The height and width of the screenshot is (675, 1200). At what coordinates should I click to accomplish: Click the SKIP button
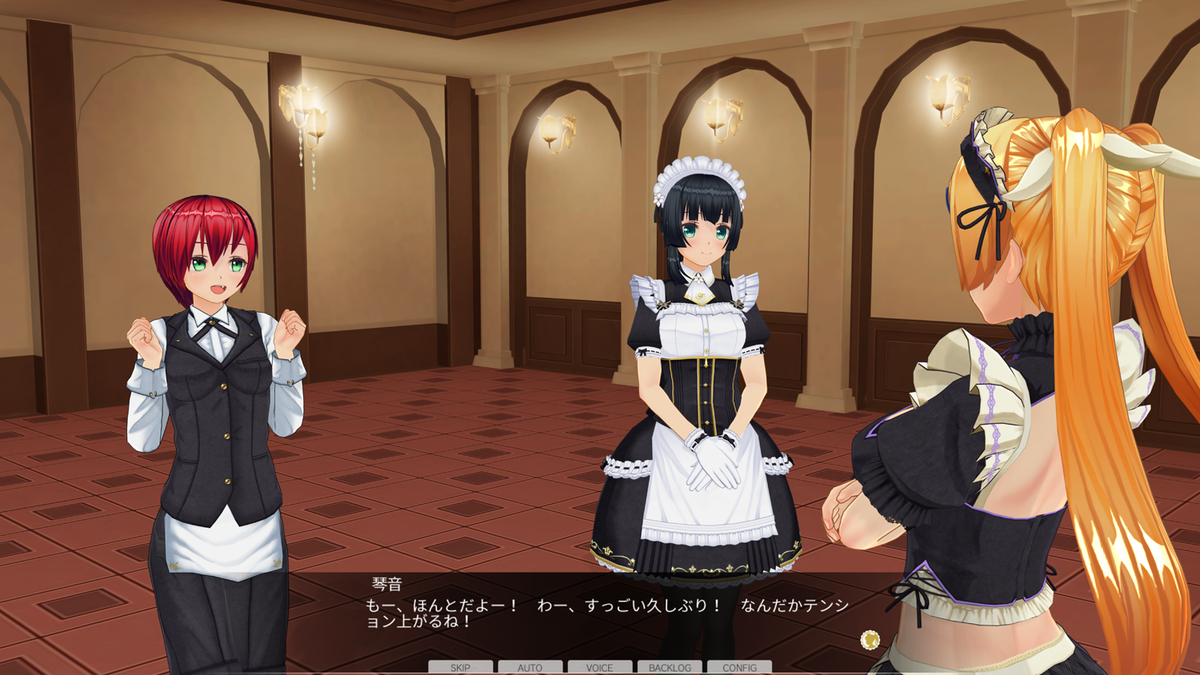[460, 667]
